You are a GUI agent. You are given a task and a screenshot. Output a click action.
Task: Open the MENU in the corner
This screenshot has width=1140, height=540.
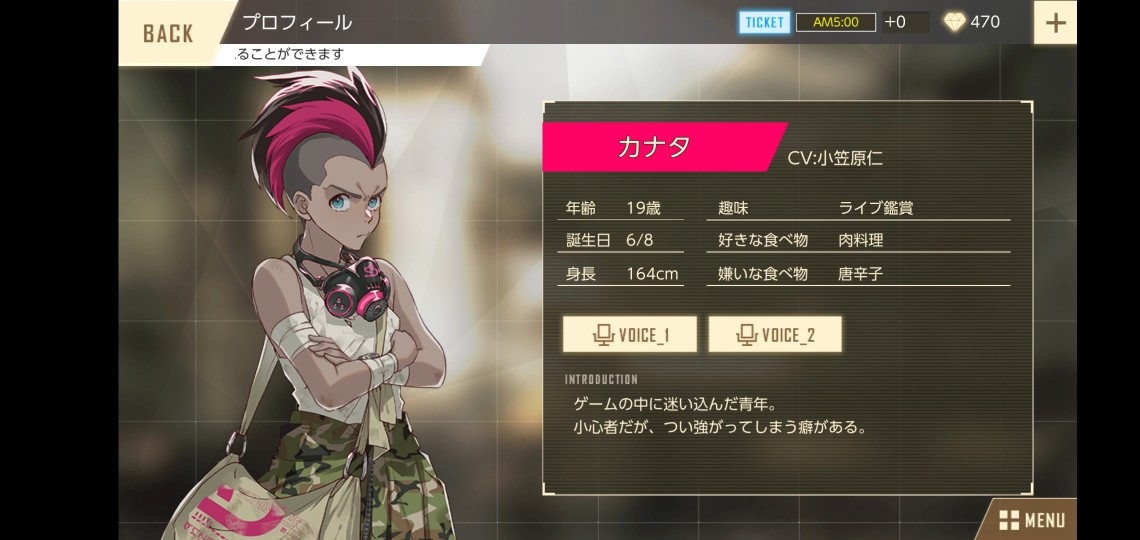1031,520
